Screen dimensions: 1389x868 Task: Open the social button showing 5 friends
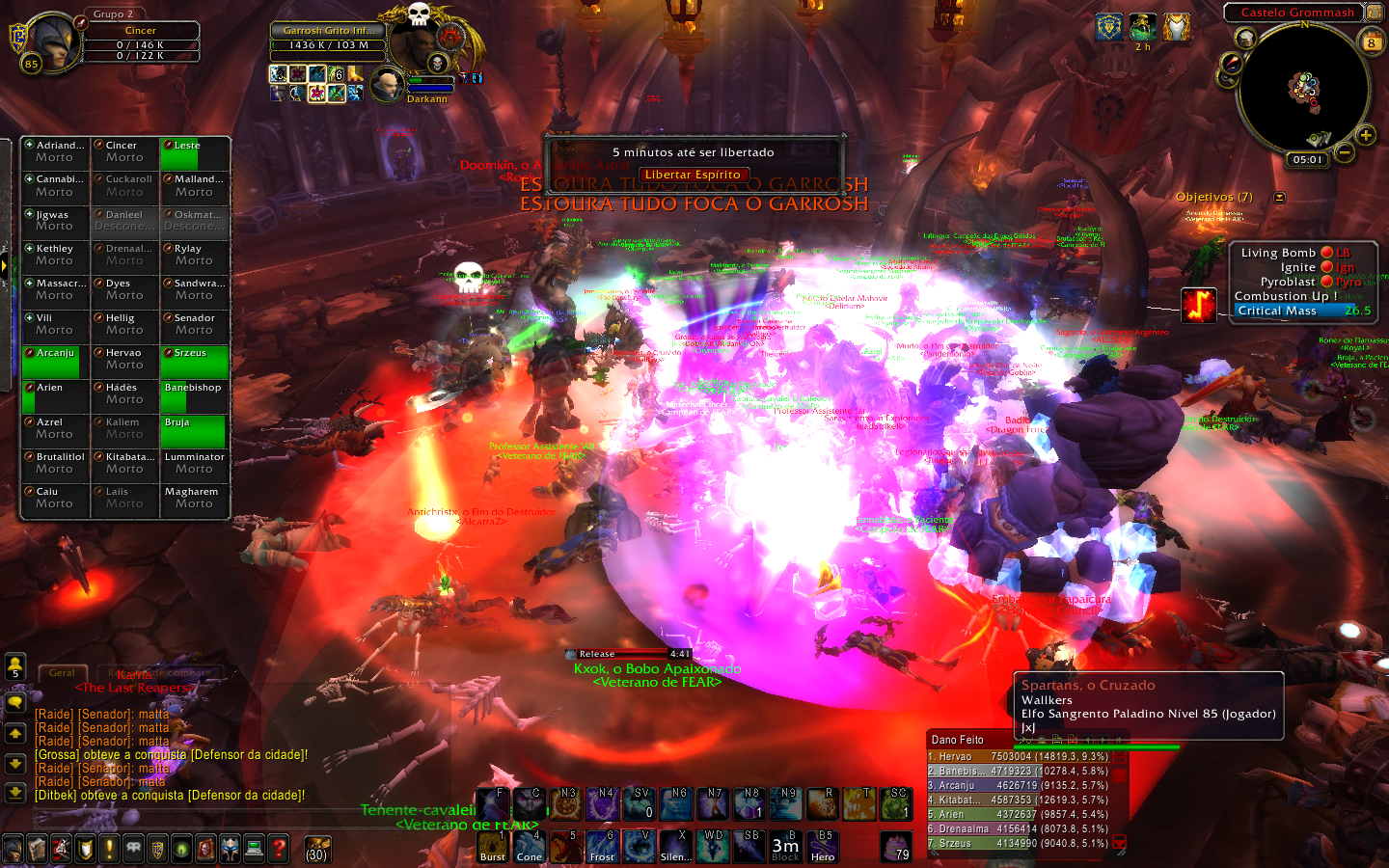[x=15, y=667]
